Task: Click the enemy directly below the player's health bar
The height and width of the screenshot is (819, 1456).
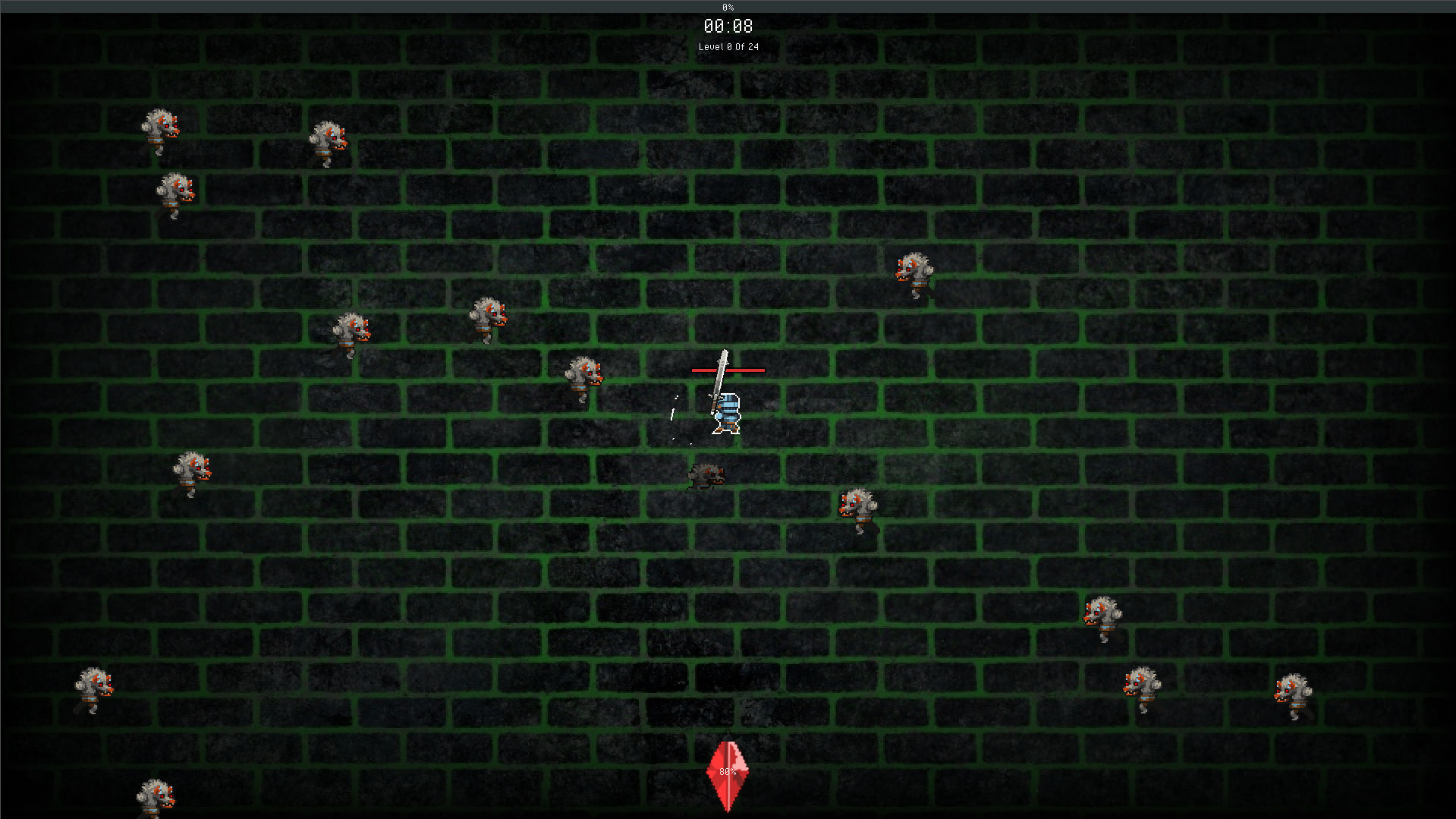Action: [x=706, y=474]
